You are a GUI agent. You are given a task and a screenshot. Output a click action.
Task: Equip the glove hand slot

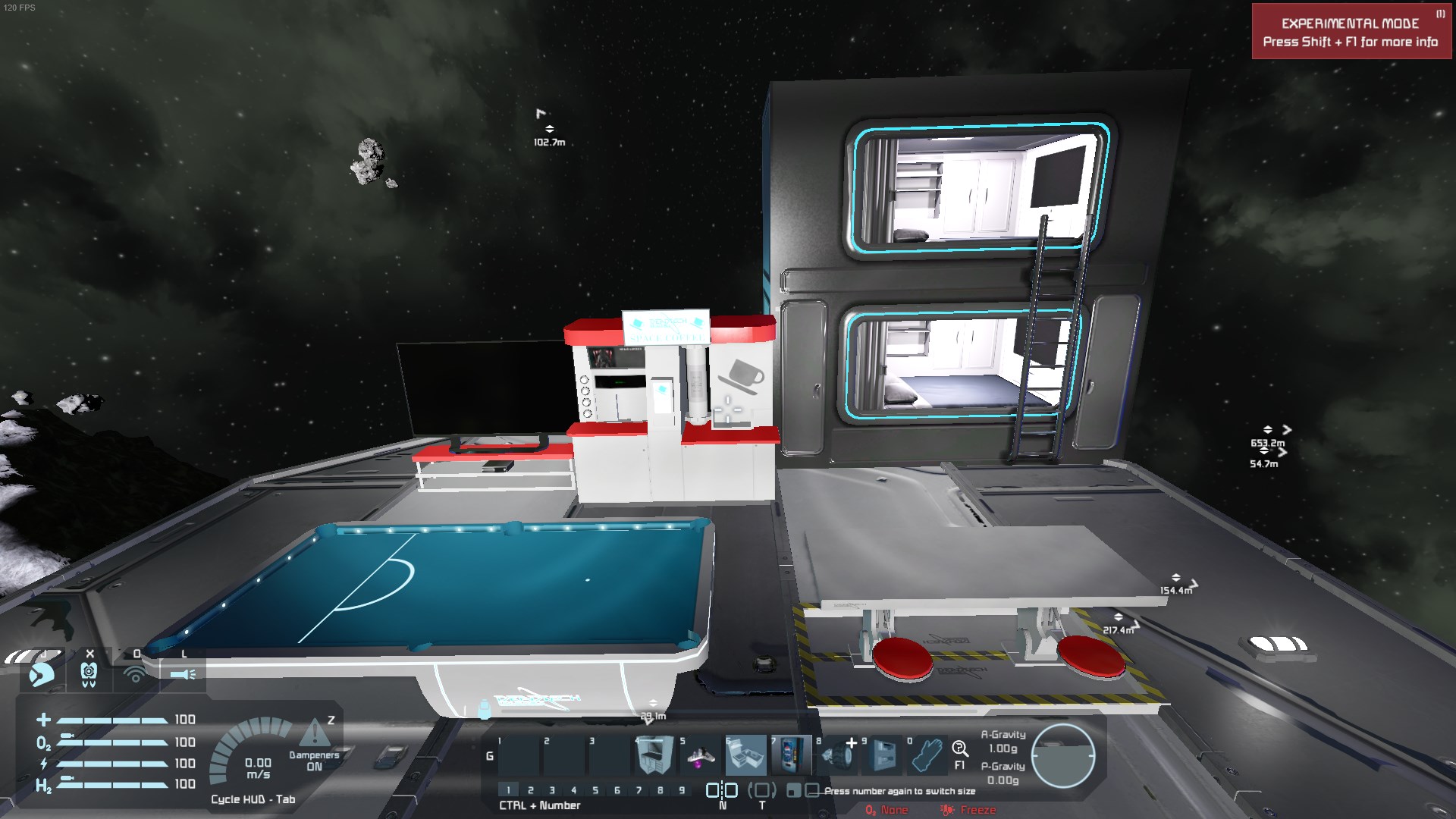927,755
